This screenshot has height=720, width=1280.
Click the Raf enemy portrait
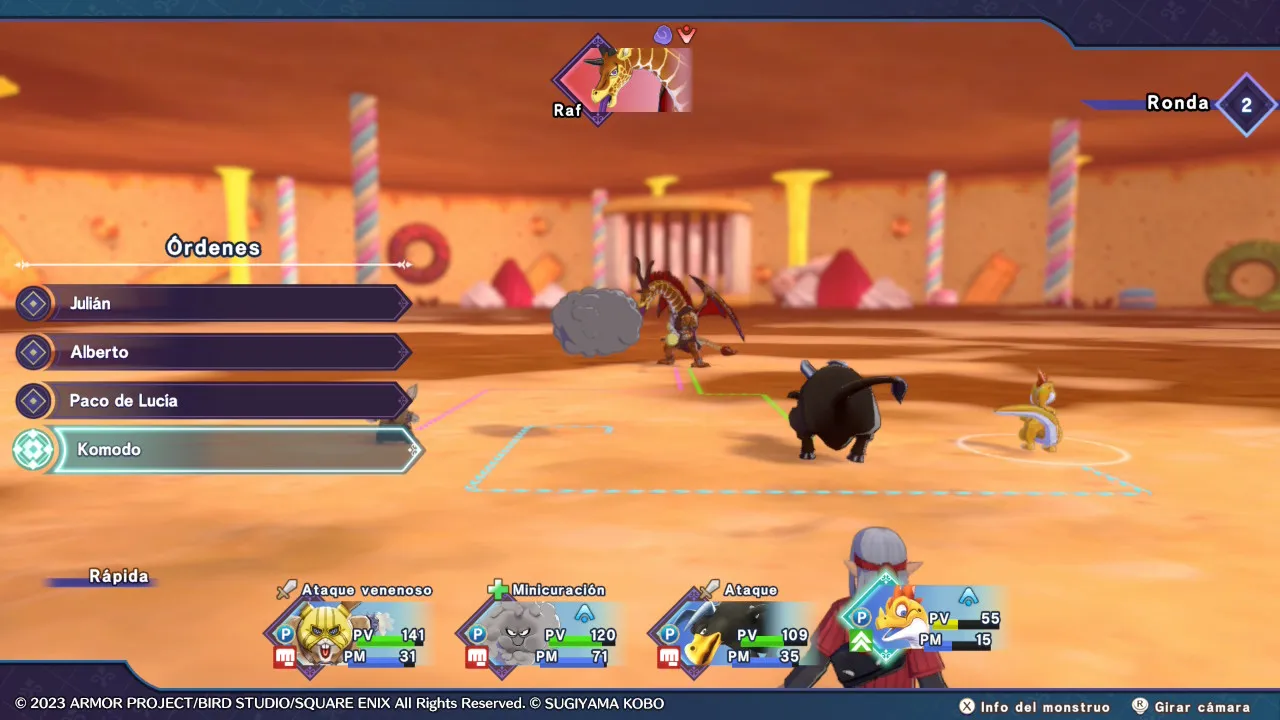[622, 79]
